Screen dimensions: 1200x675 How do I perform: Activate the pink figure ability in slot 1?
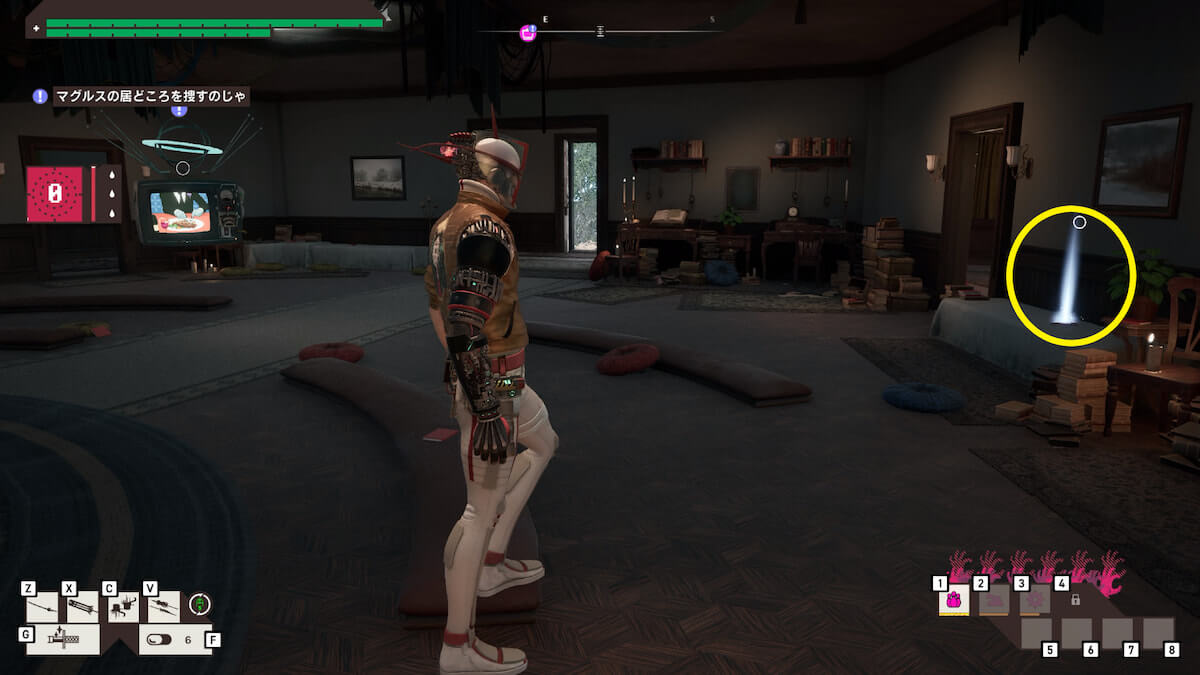pos(954,601)
